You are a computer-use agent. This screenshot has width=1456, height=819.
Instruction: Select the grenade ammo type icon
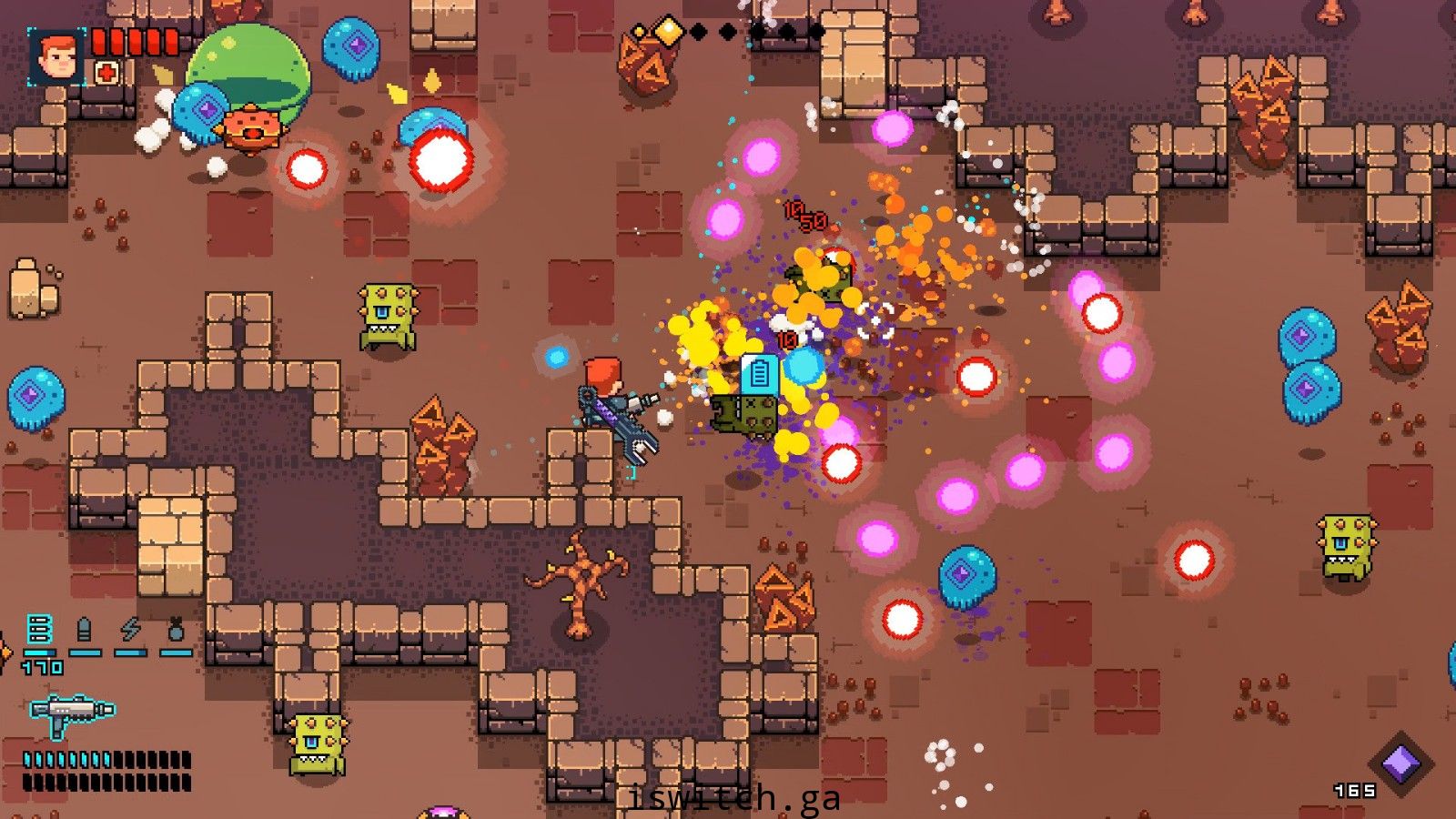click(177, 630)
